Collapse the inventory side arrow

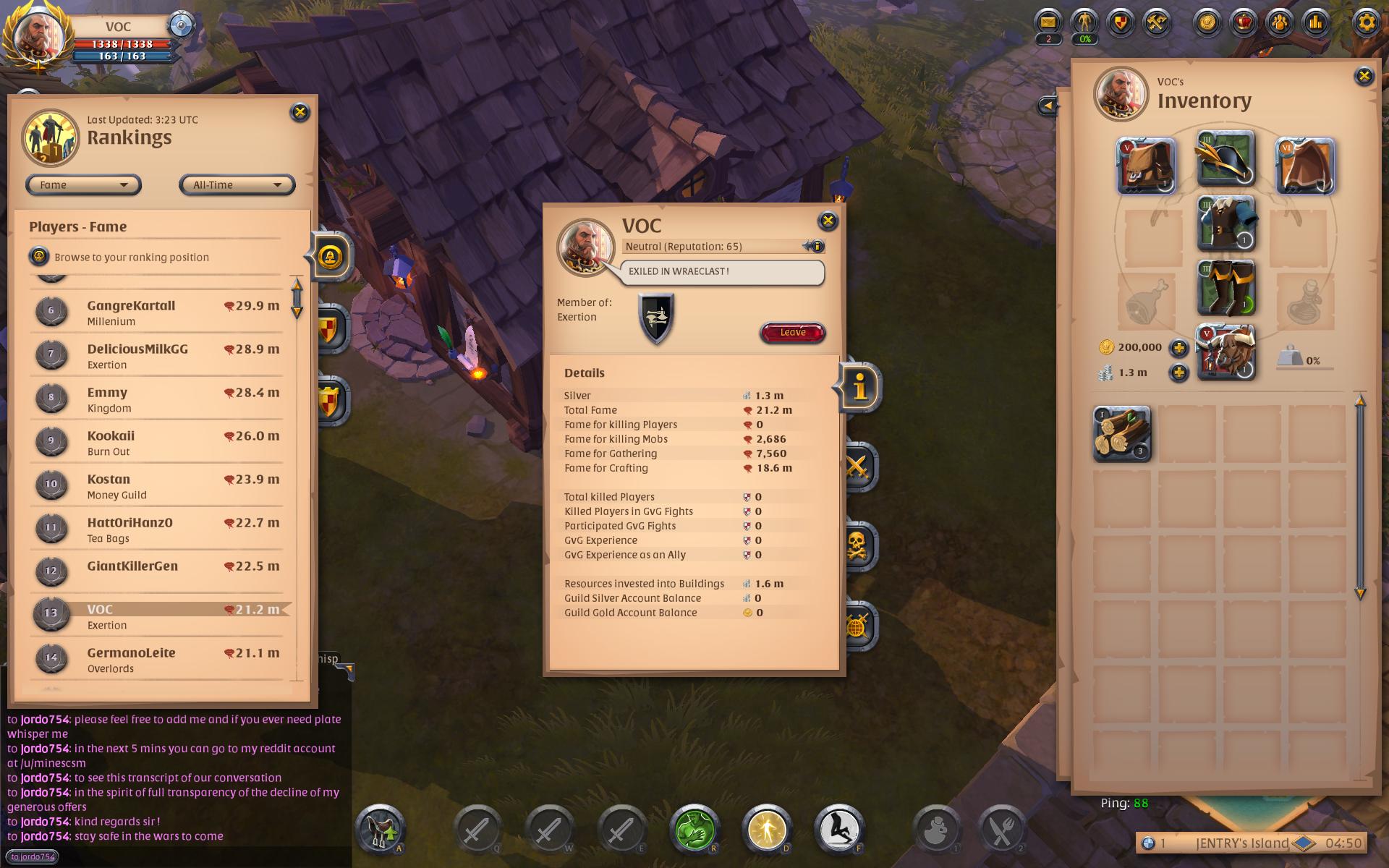1047,106
